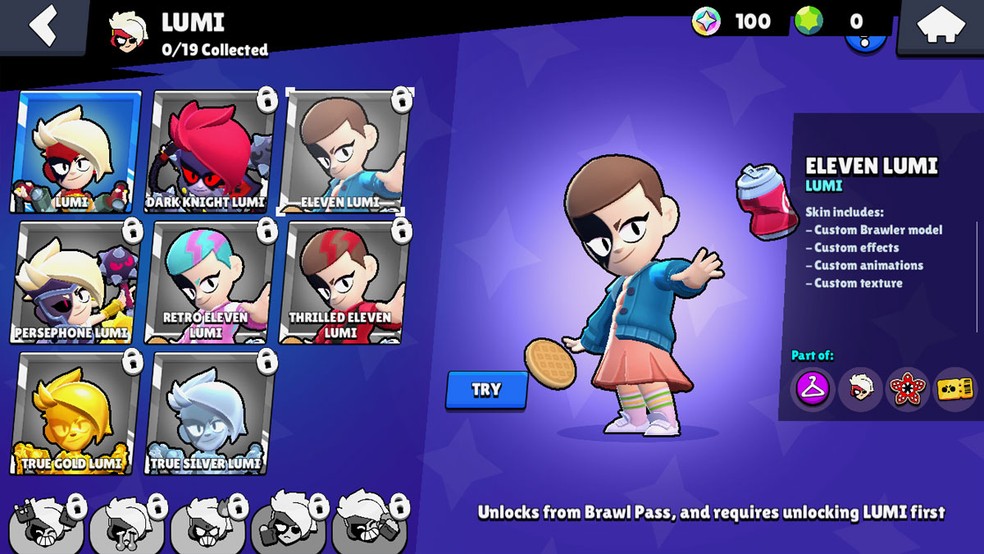Viewport: 984px width, 554px height.
Task: Go back using the arrow button
Action: pos(42,26)
